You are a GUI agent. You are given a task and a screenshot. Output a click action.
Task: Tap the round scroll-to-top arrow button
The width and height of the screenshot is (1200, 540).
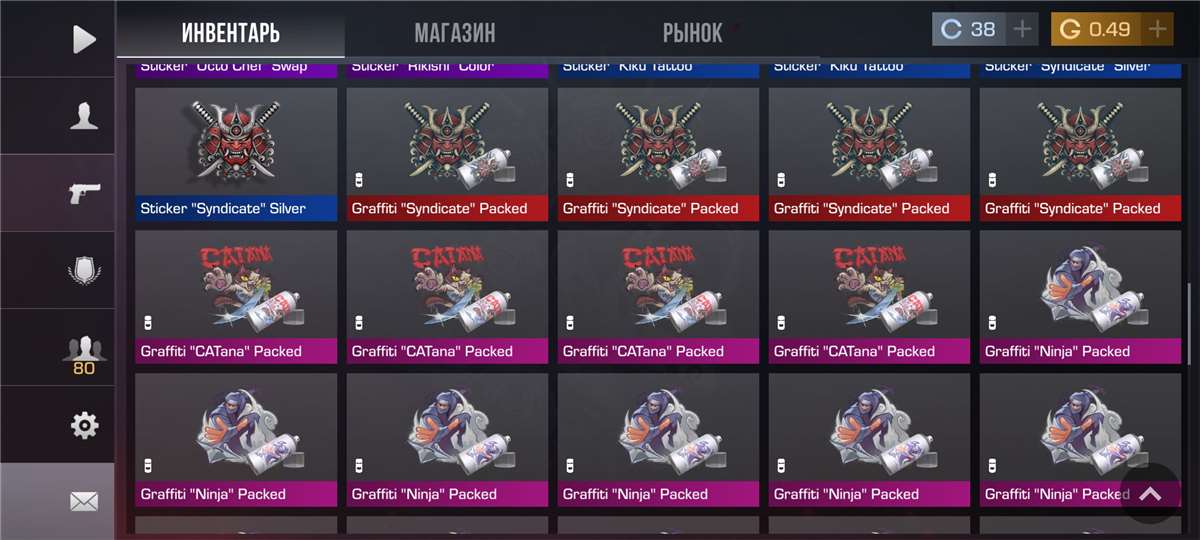[1150, 494]
